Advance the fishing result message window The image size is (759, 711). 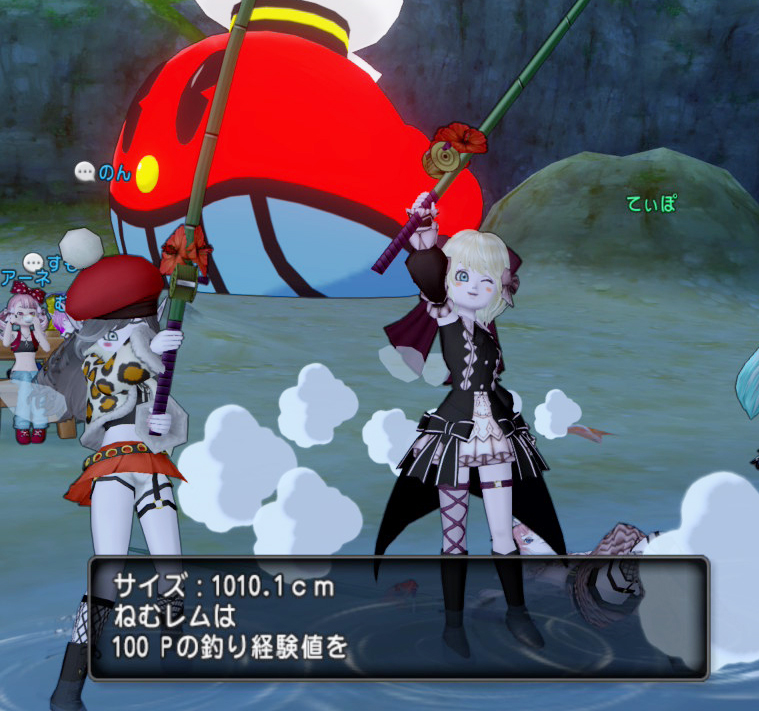(x=398, y=617)
